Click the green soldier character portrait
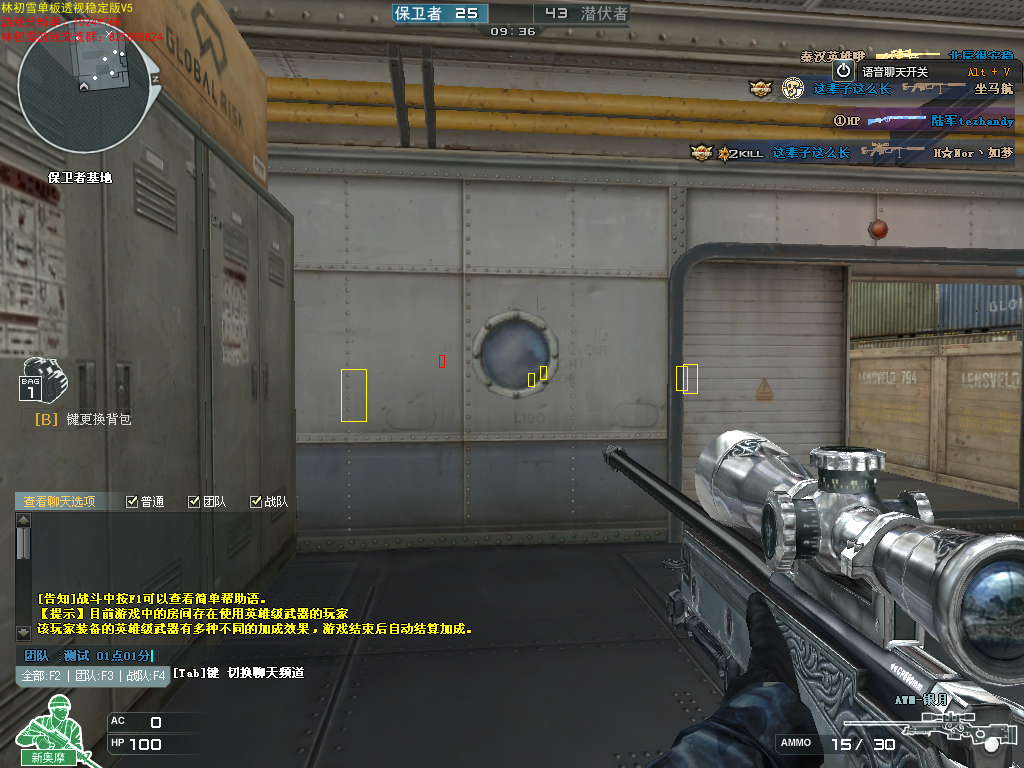1024x768 pixels. pyautogui.click(x=52, y=737)
